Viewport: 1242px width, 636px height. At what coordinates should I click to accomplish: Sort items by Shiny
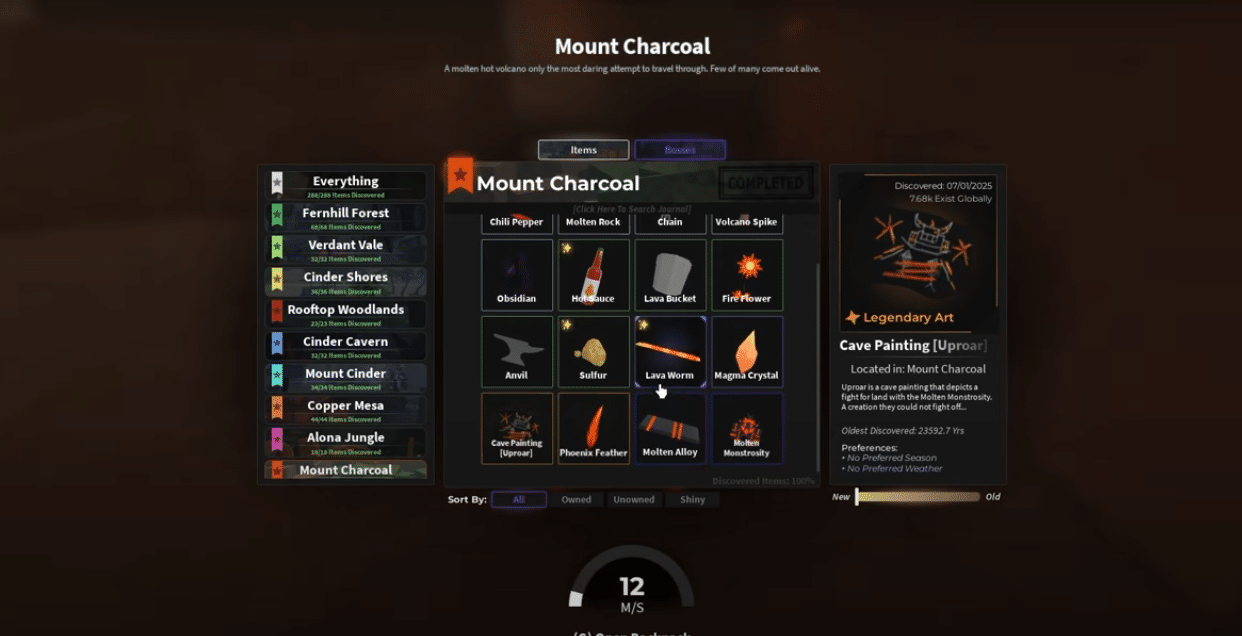[692, 500]
